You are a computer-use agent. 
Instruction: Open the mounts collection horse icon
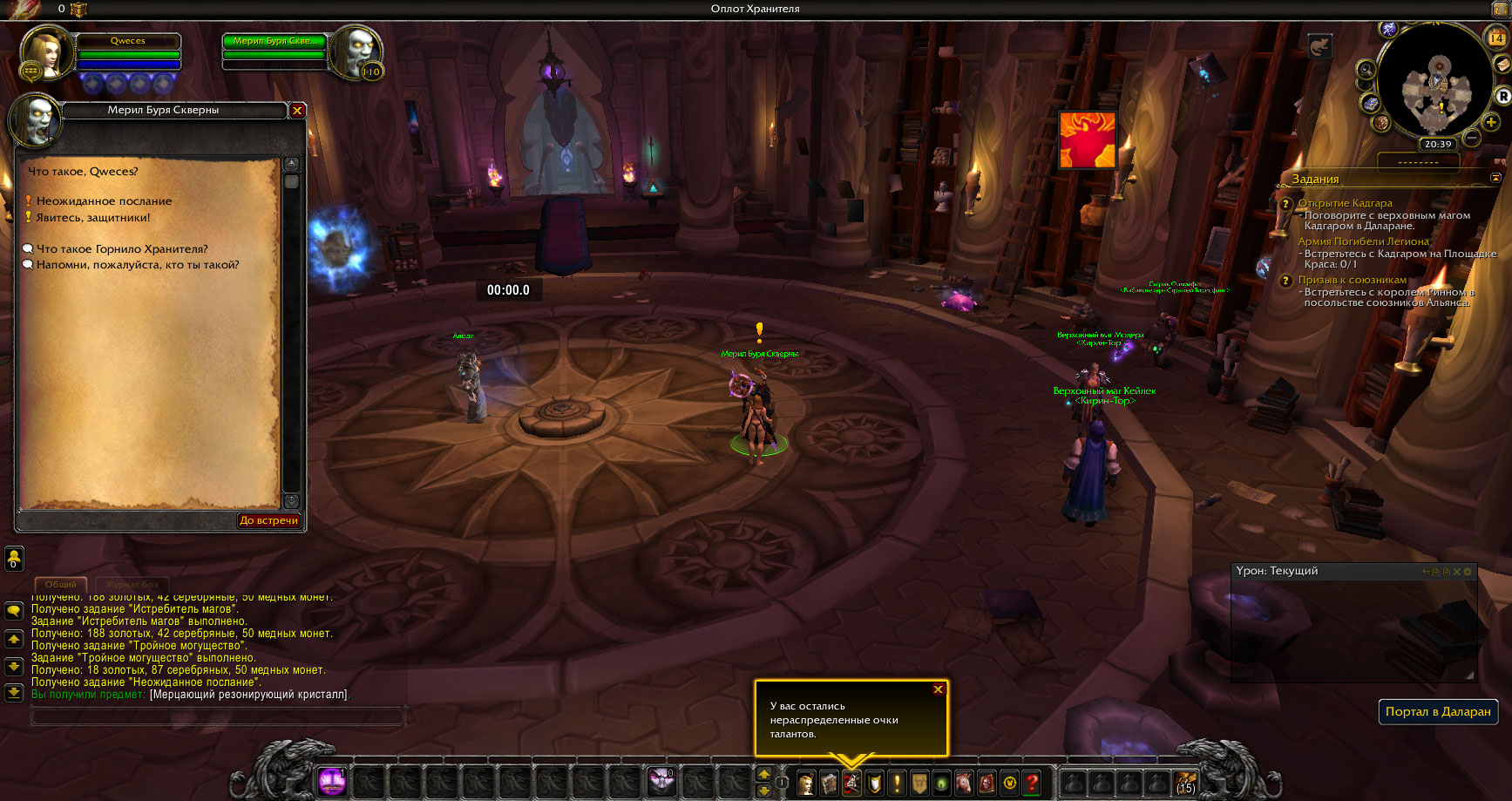pyautogui.click(x=964, y=783)
